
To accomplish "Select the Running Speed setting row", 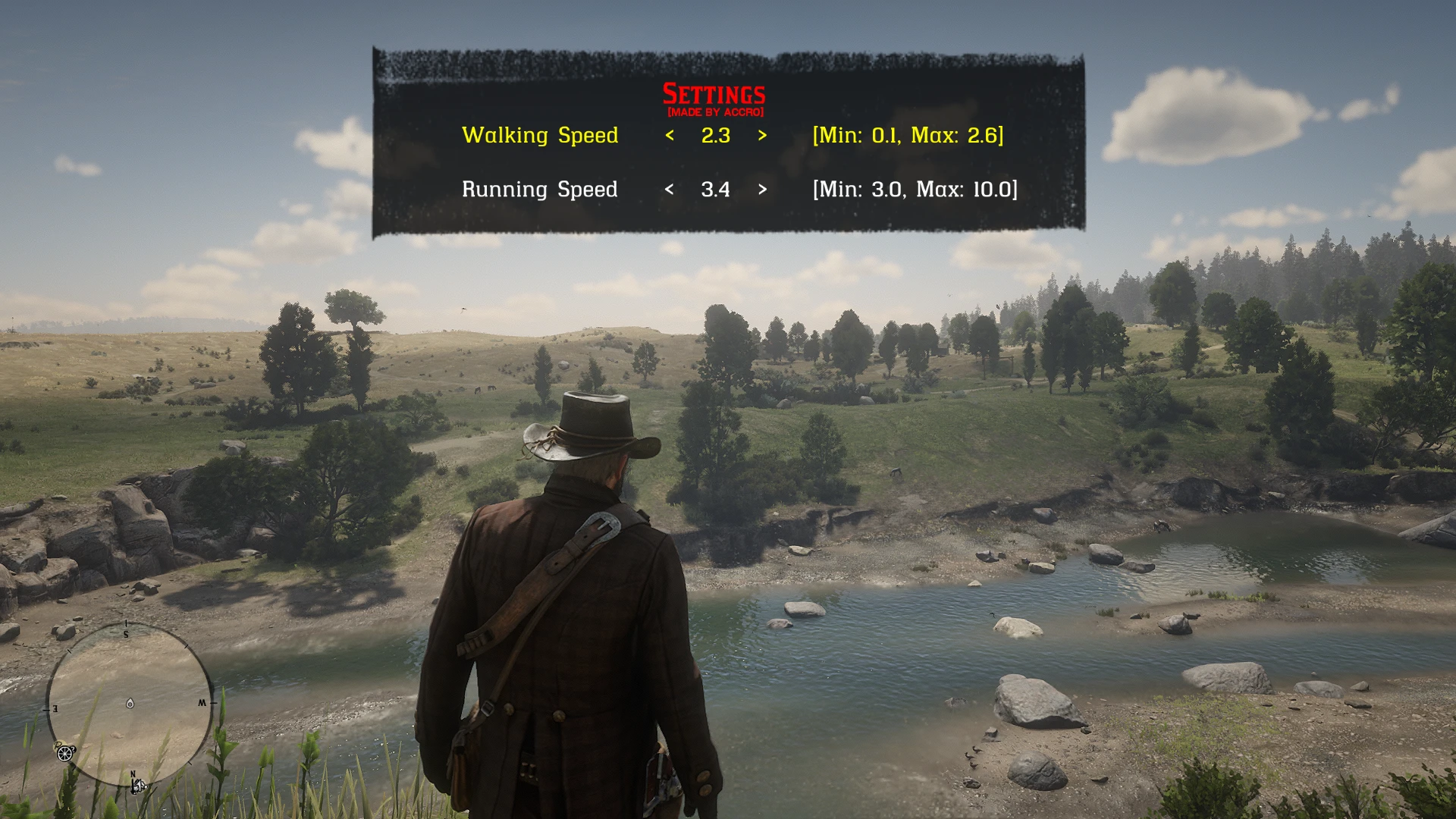I will pos(540,190).
